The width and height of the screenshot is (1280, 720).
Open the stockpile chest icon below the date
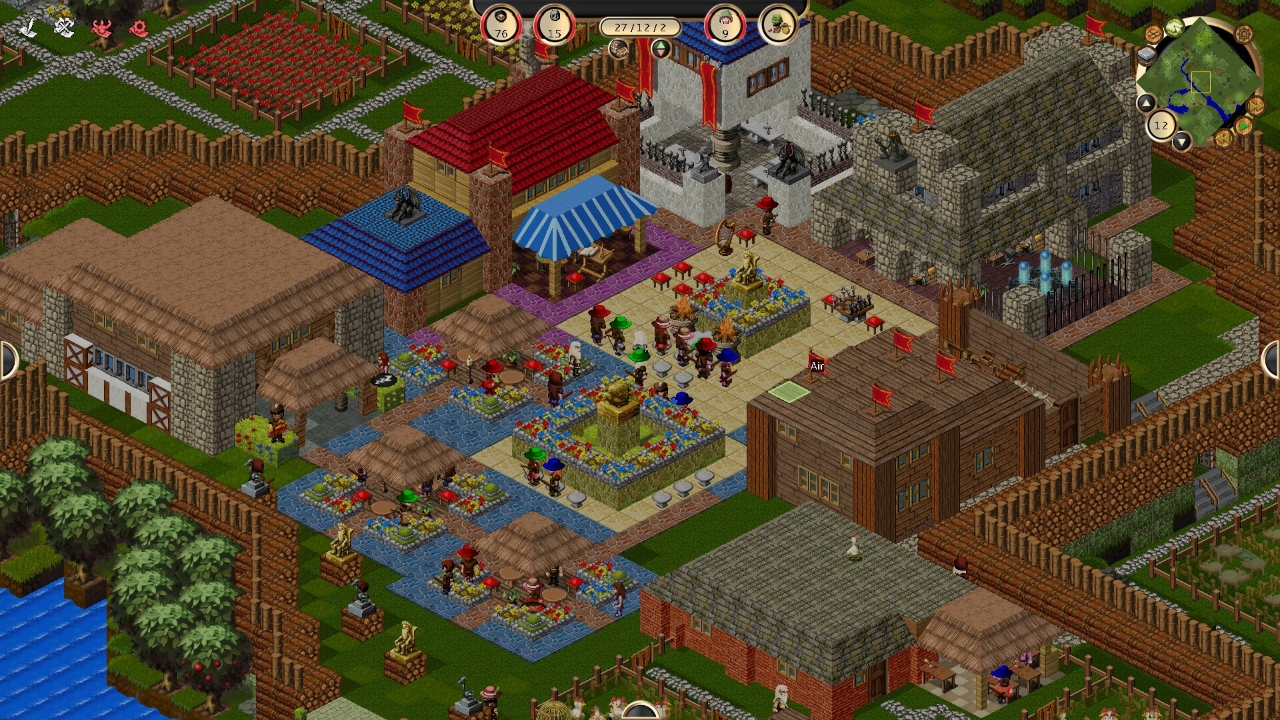pyautogui.click(x=620, y=49)
